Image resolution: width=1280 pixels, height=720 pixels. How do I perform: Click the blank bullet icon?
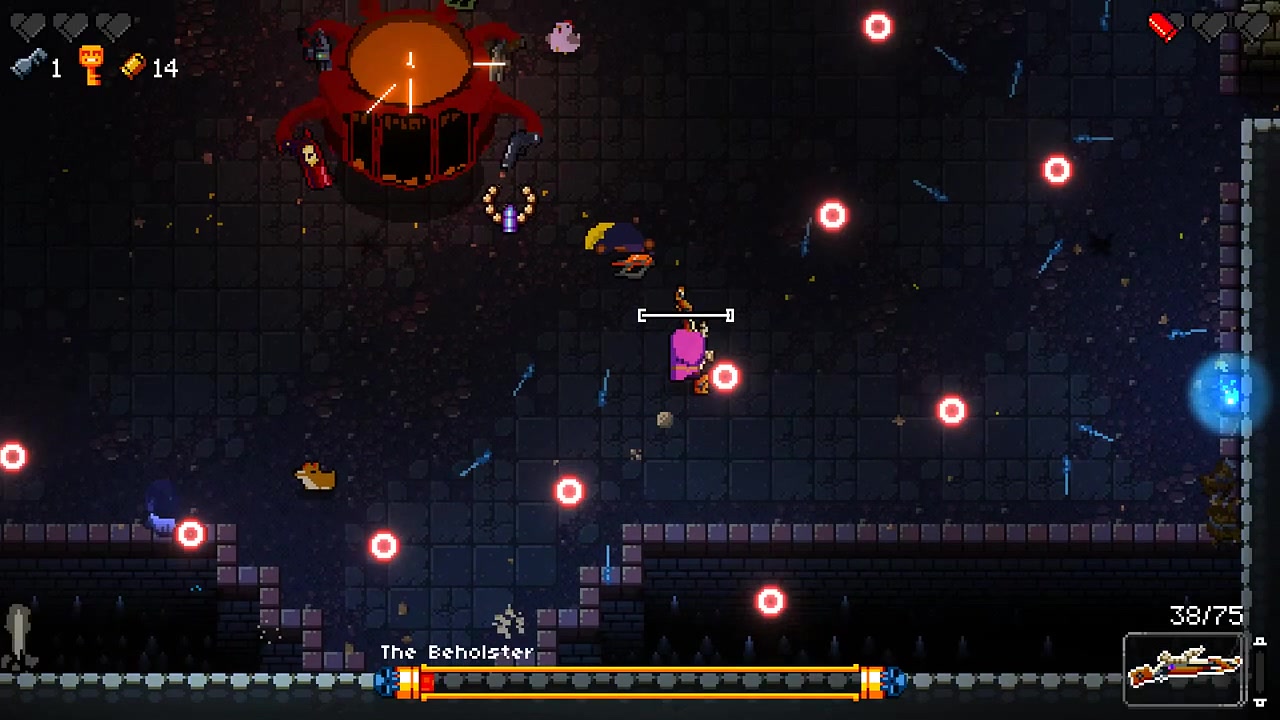click(27, 65)
